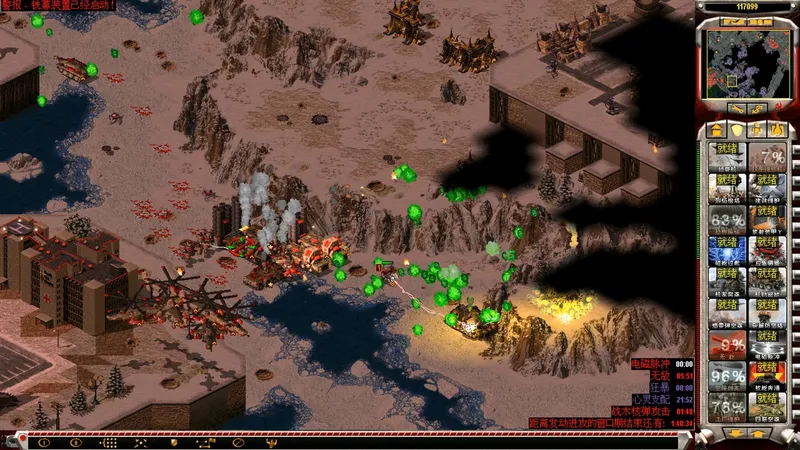Click the stop command icon in bottom bar
This screenshot has width=800, height=450.
pos(238,442)
